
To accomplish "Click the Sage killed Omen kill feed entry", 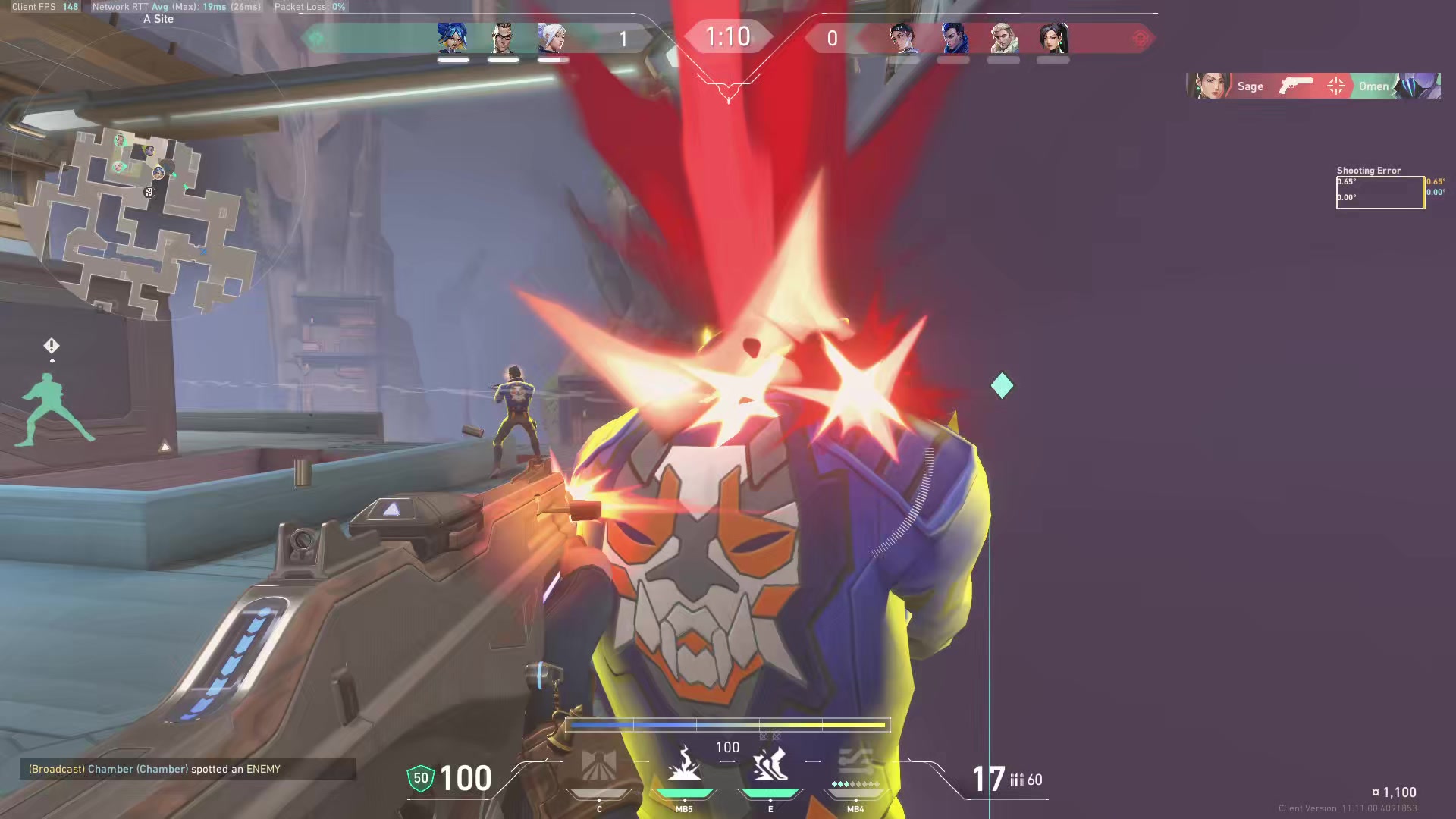I will (x=1313, y=86).
